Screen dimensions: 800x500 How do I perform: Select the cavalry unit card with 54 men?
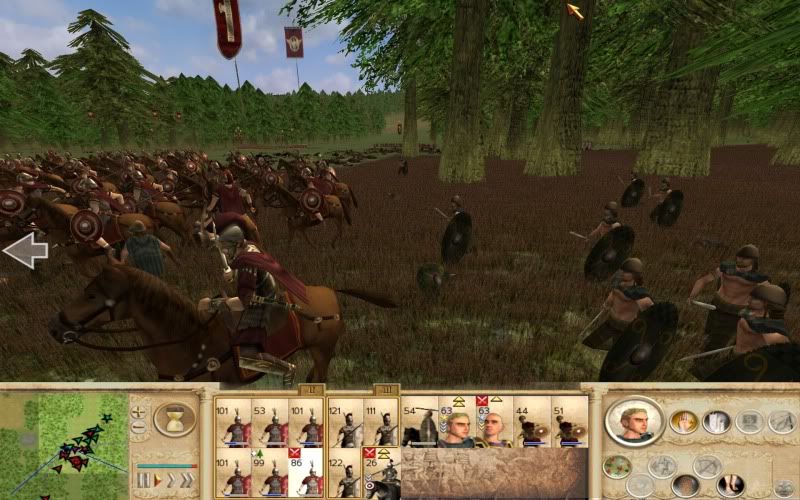[419, 424]
